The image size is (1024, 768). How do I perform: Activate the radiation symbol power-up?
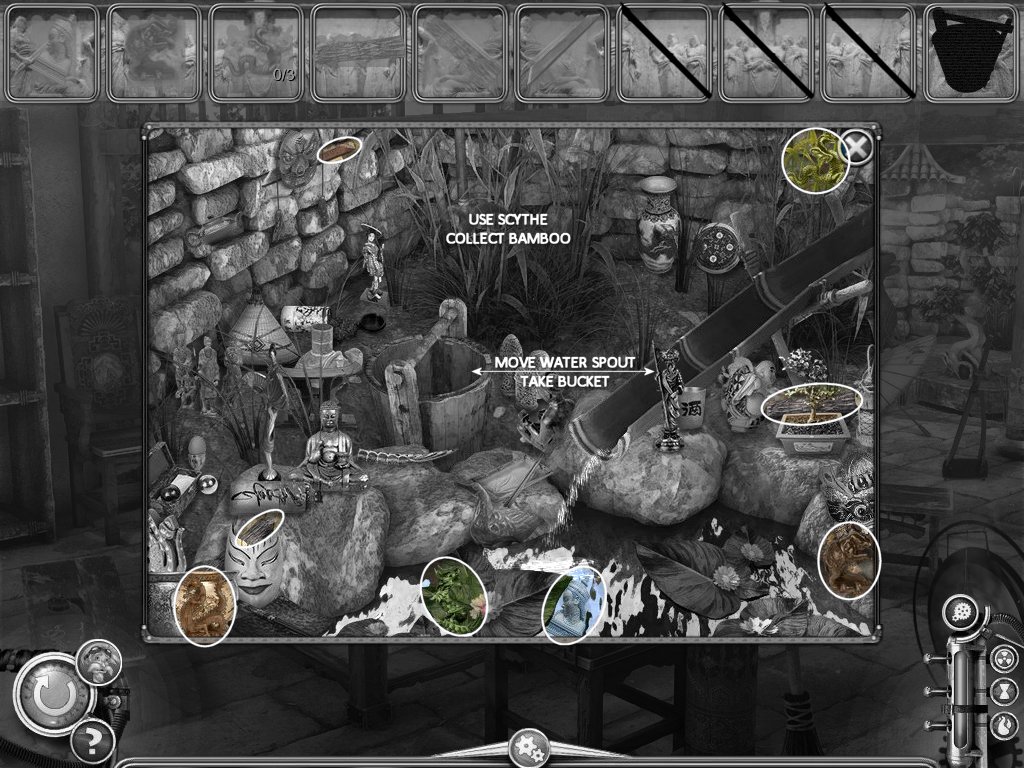(x=1003, y=658)
